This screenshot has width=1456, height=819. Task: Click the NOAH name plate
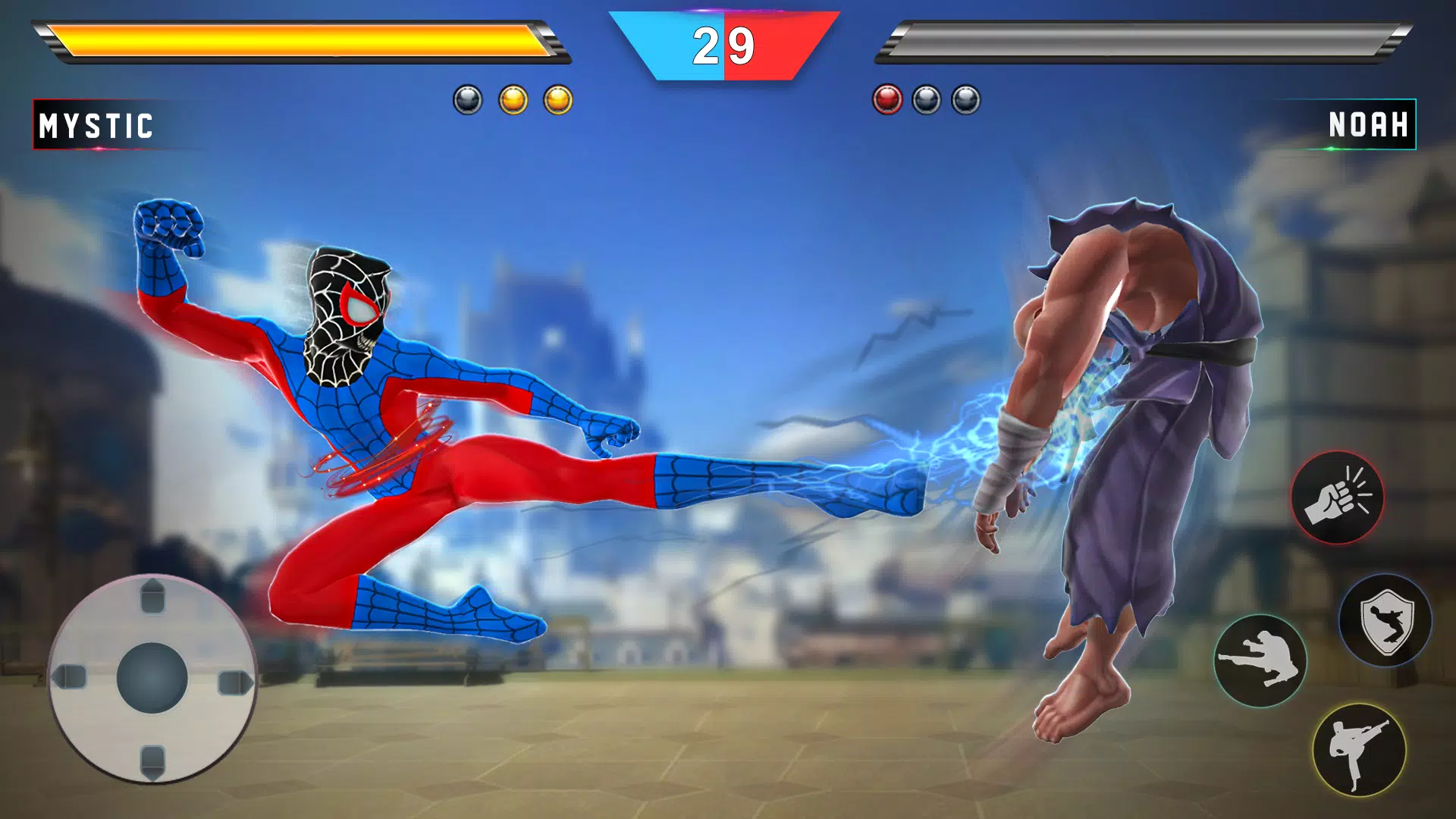point(1367,125)
